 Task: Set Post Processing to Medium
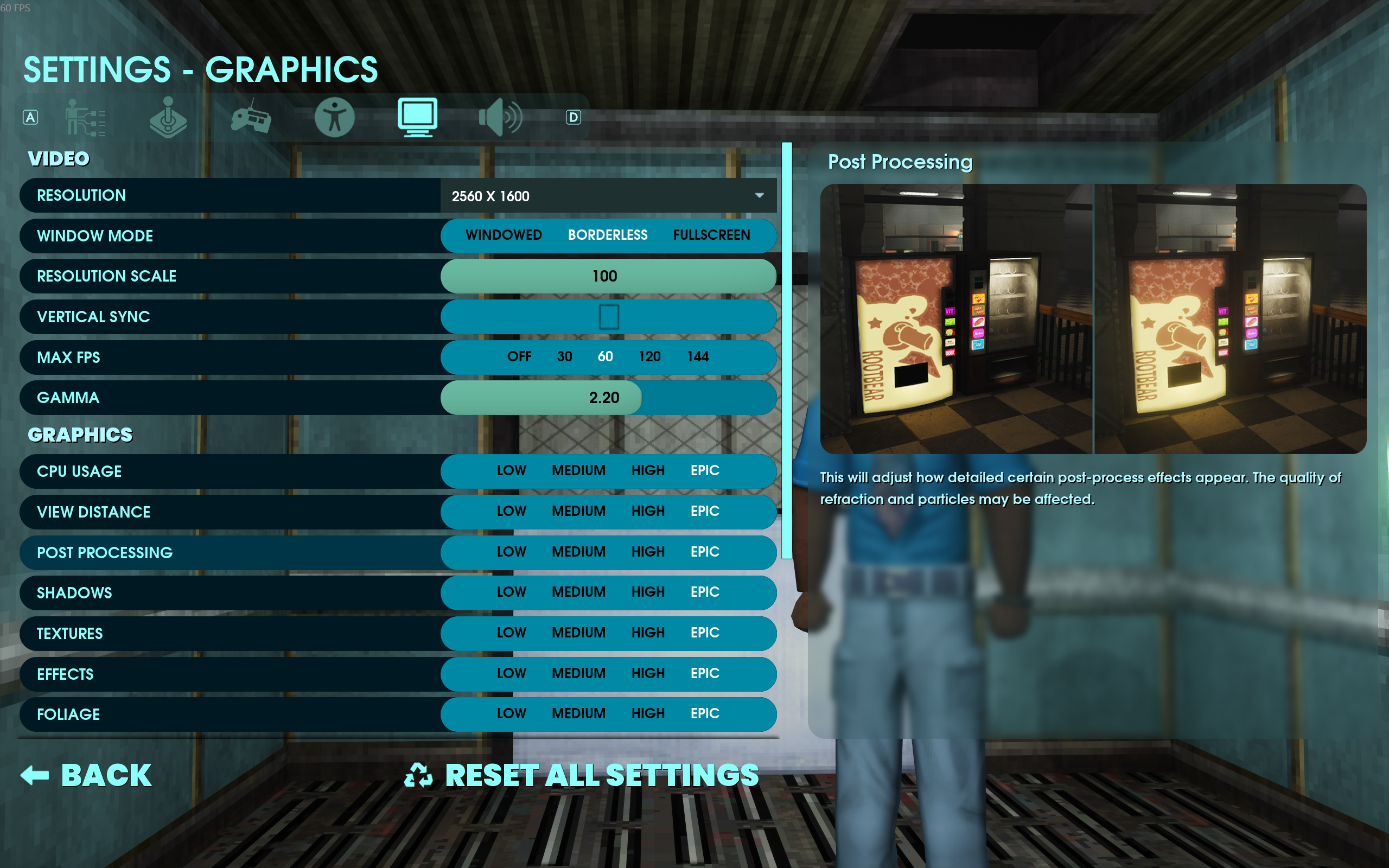pos(578,552)
